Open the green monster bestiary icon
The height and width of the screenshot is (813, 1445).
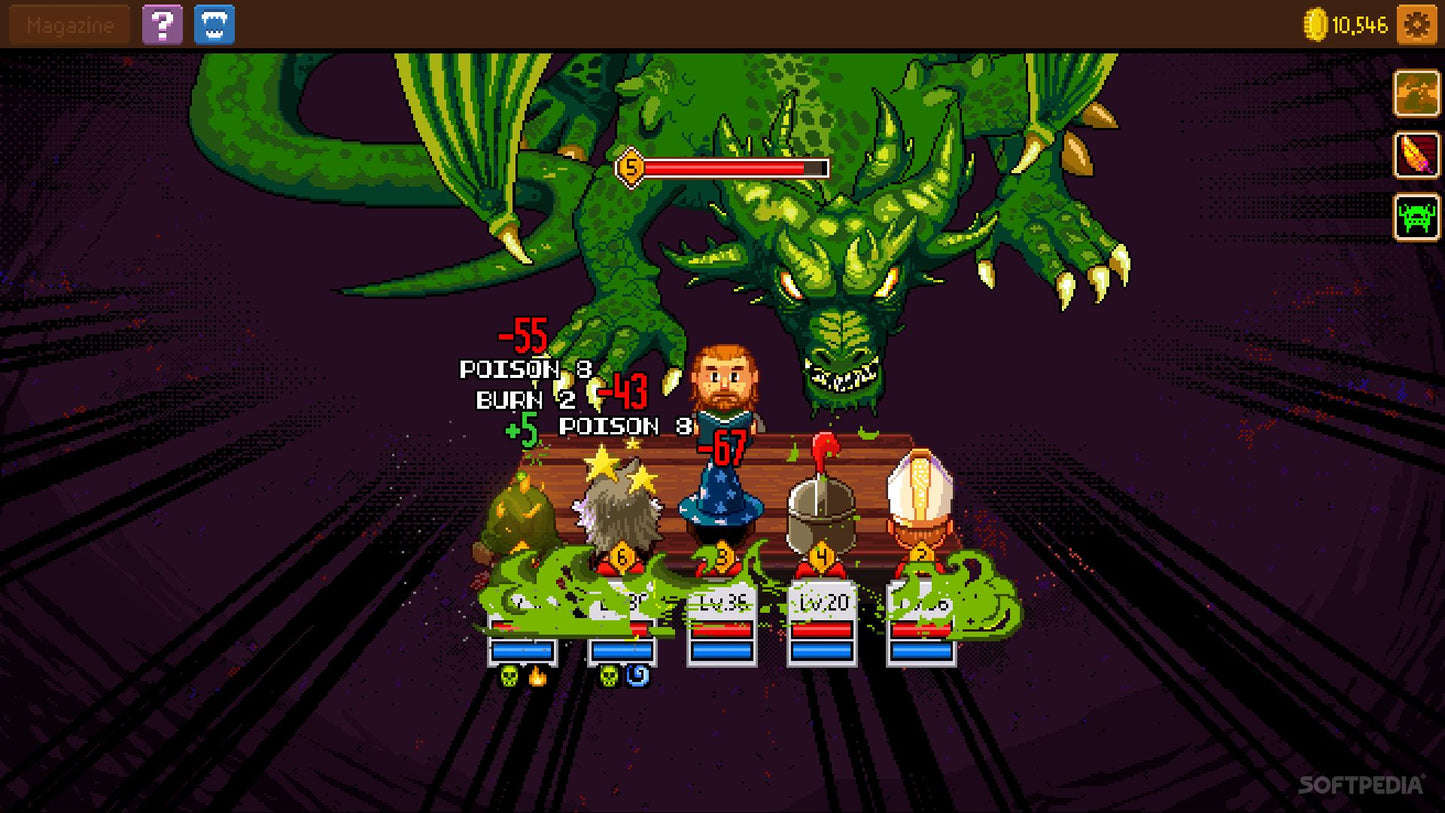pyautogui.click(x=1416, y=219)
